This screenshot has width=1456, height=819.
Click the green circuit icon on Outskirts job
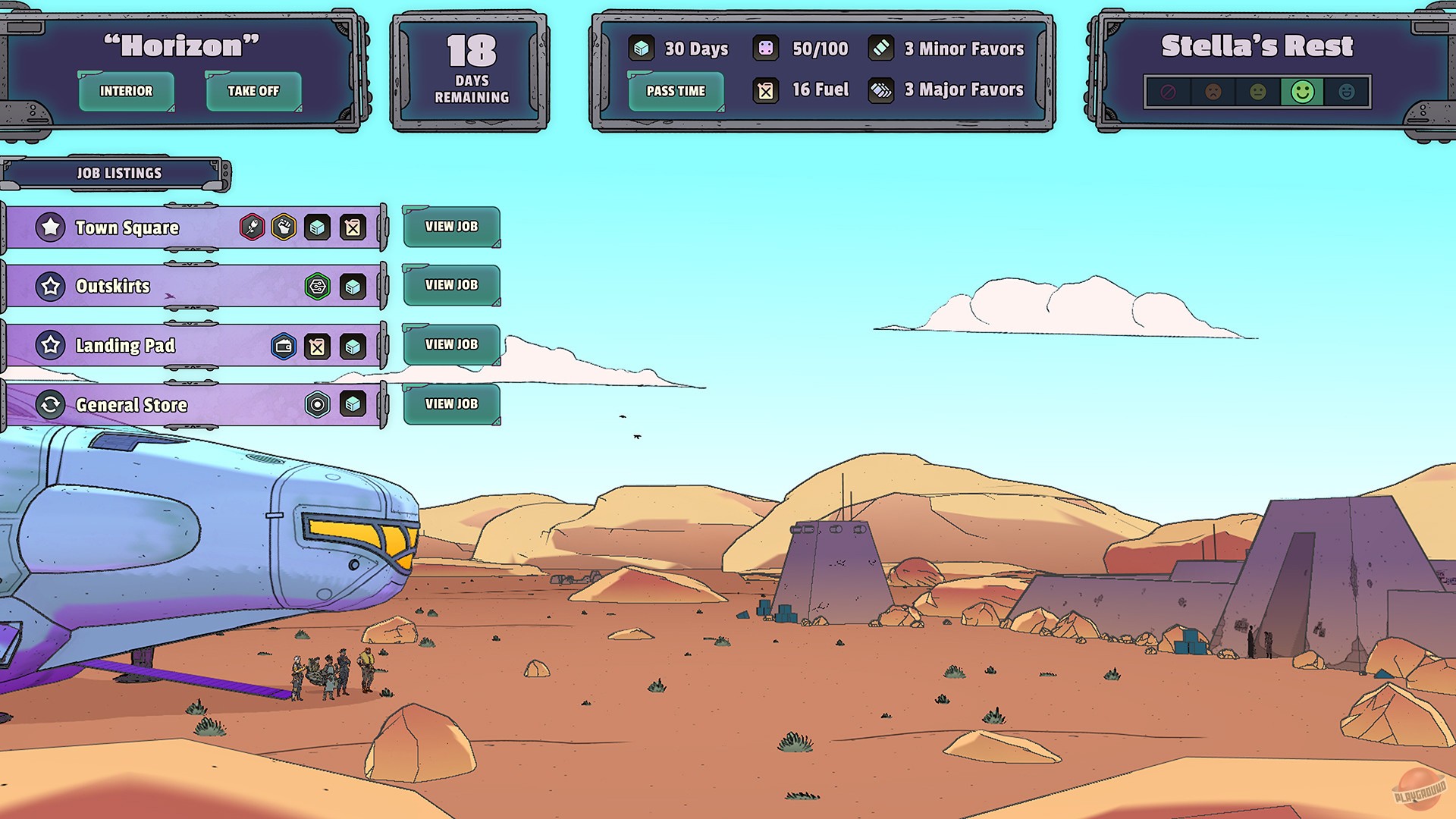(317, 286)
